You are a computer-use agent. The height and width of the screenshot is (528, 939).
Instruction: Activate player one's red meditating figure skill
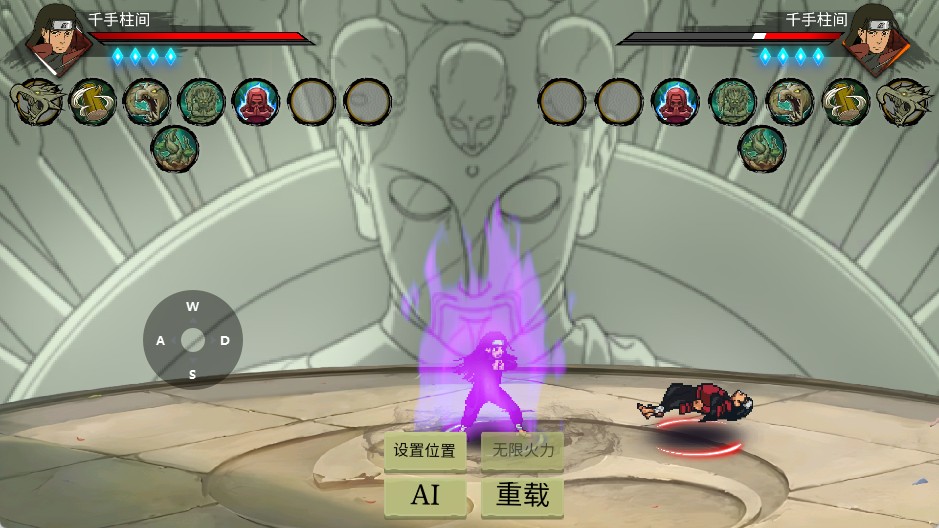pos(256,101)
